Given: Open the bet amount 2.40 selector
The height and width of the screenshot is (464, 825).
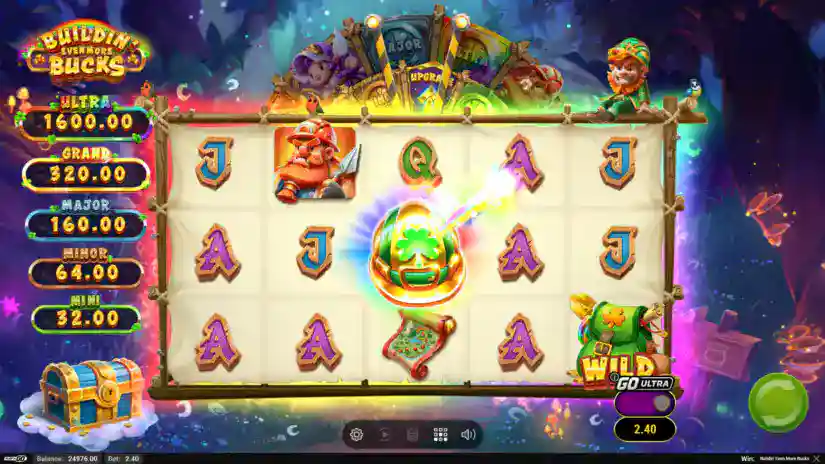Looking at the screenshot, I should 645,429.
